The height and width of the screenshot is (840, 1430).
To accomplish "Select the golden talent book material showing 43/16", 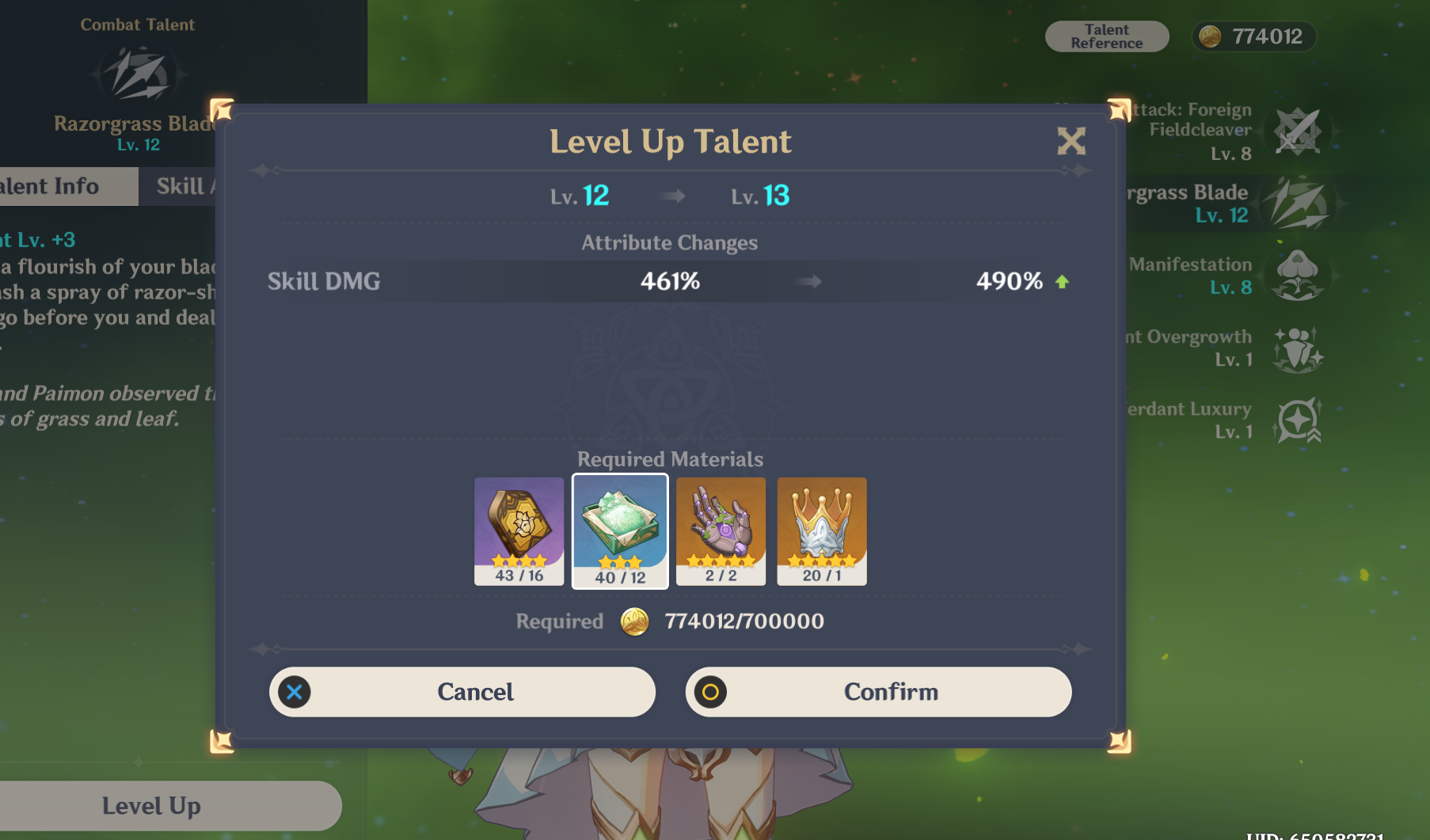I will coord(519,530).
